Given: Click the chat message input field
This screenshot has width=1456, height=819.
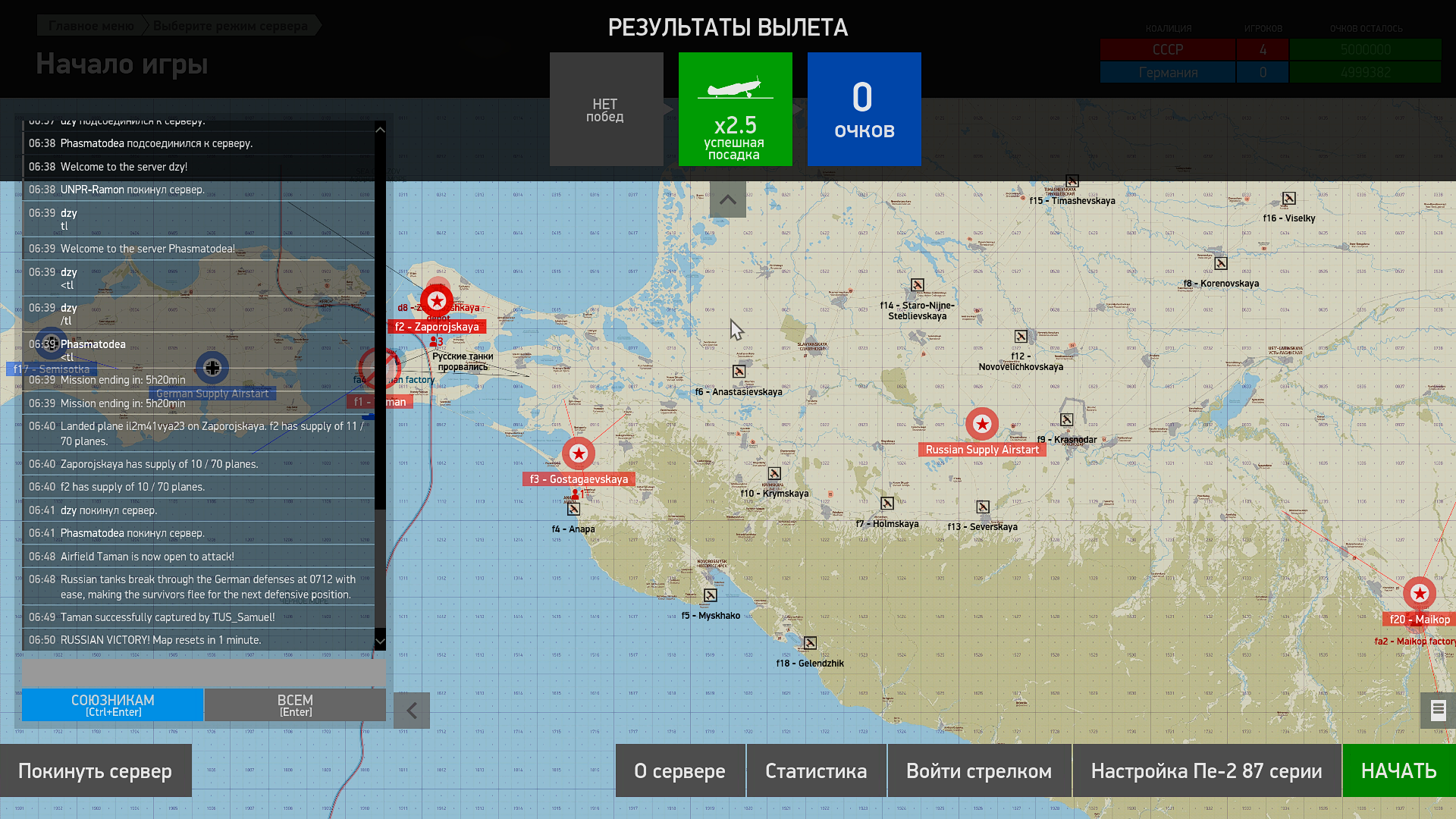Looking at the screenshot, I should (x=203, y=671).
